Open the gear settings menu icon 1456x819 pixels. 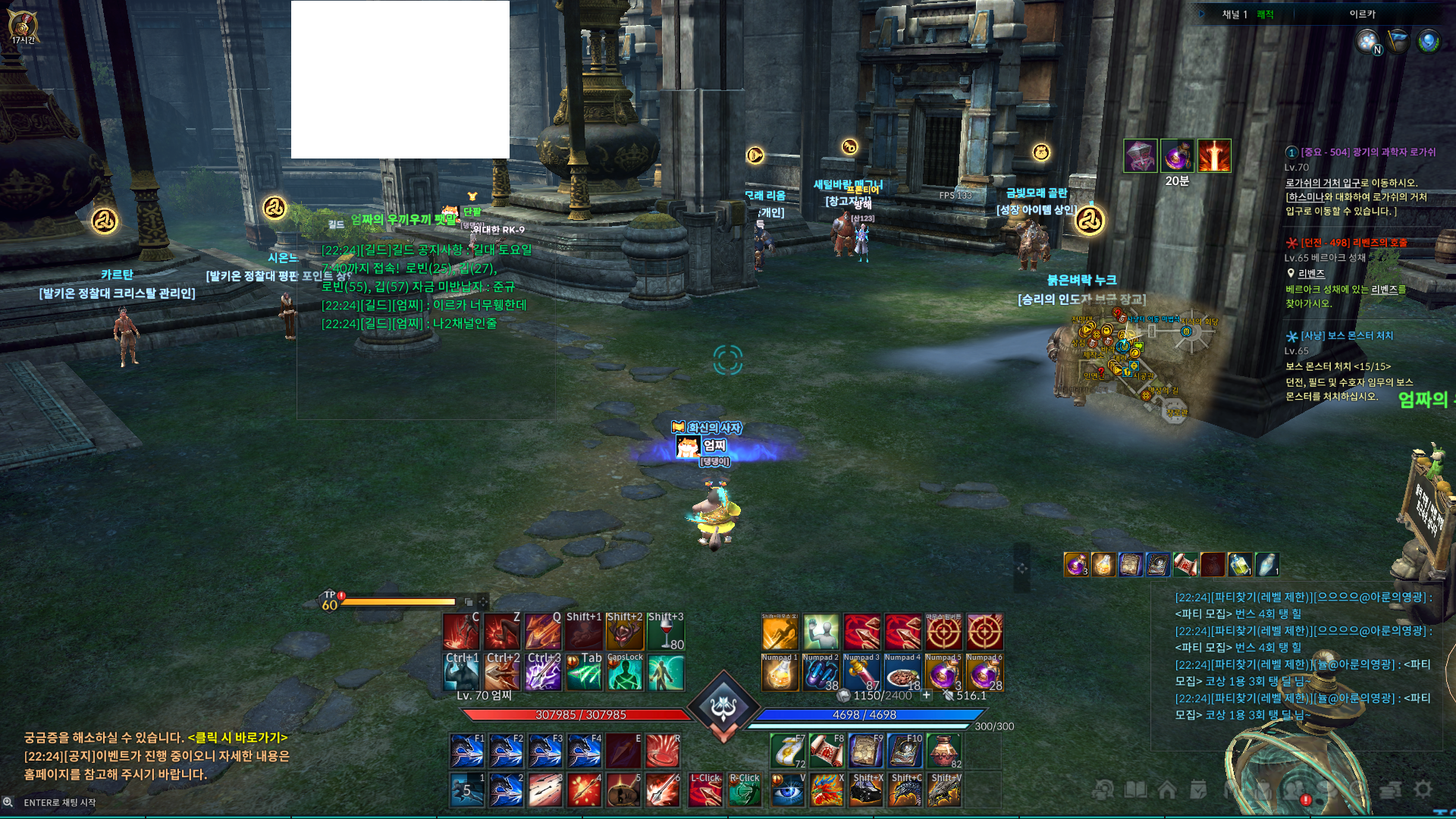pos(1423,789)
